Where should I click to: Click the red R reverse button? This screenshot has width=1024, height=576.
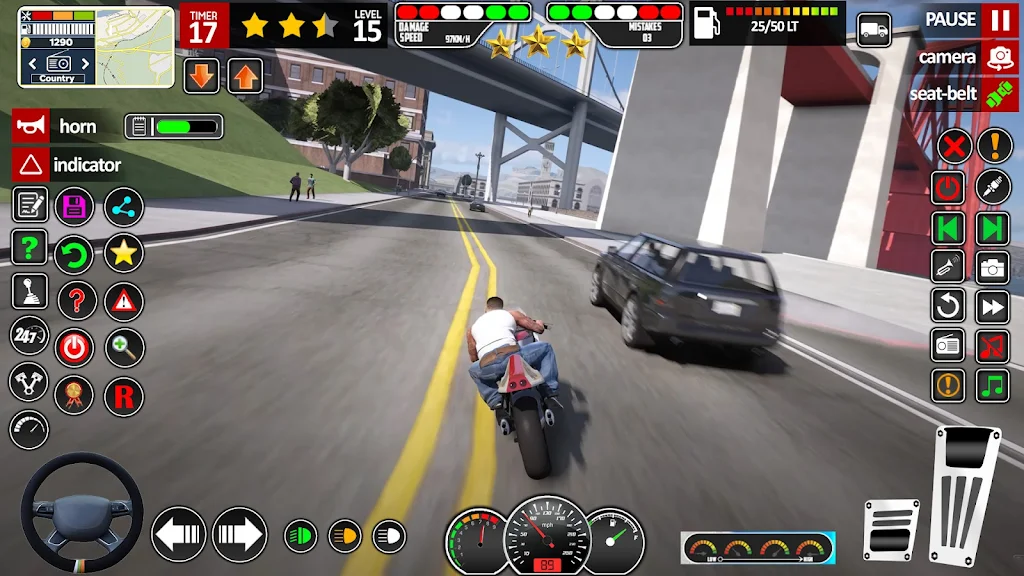click(x=124, y=395)
